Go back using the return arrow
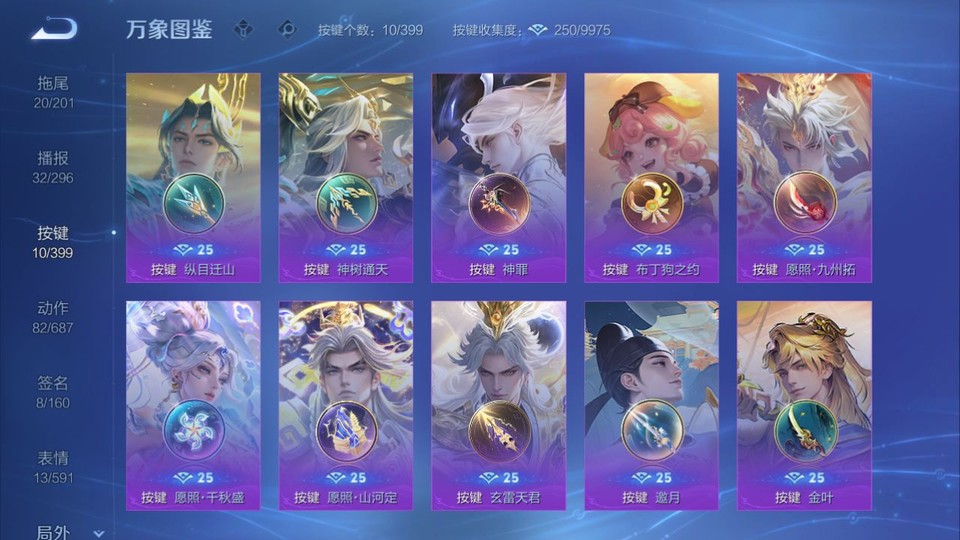Image resolution: width=960 pixels, height=540 pixels. click(x=53, y=29)
